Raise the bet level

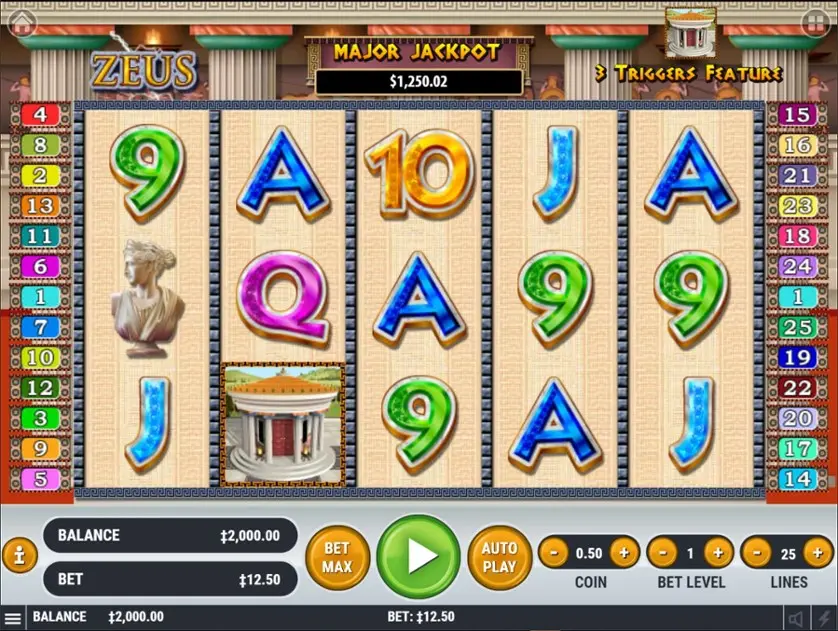pyautogui.click(x=718, y=552)
